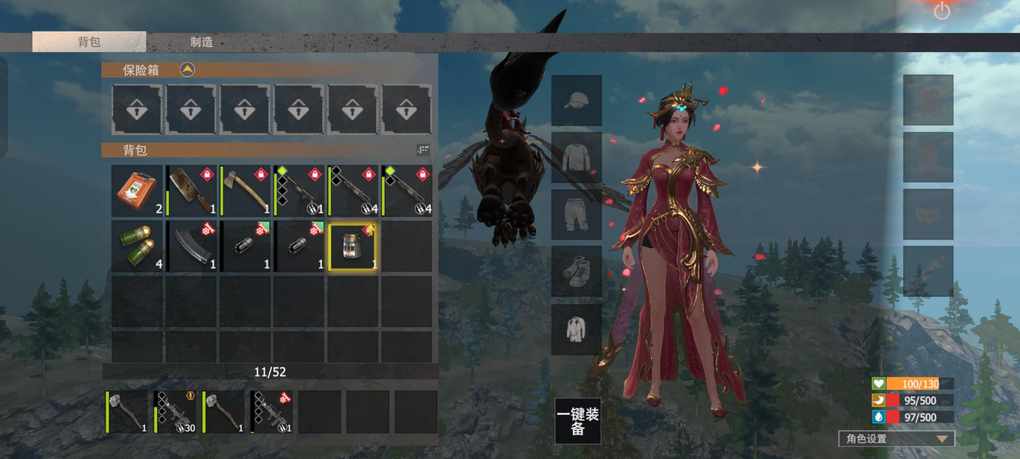Viewport: 1020px width, 459px height.
Task: Select the orange packet item in backpack
Action: click(x=136, y=191)
